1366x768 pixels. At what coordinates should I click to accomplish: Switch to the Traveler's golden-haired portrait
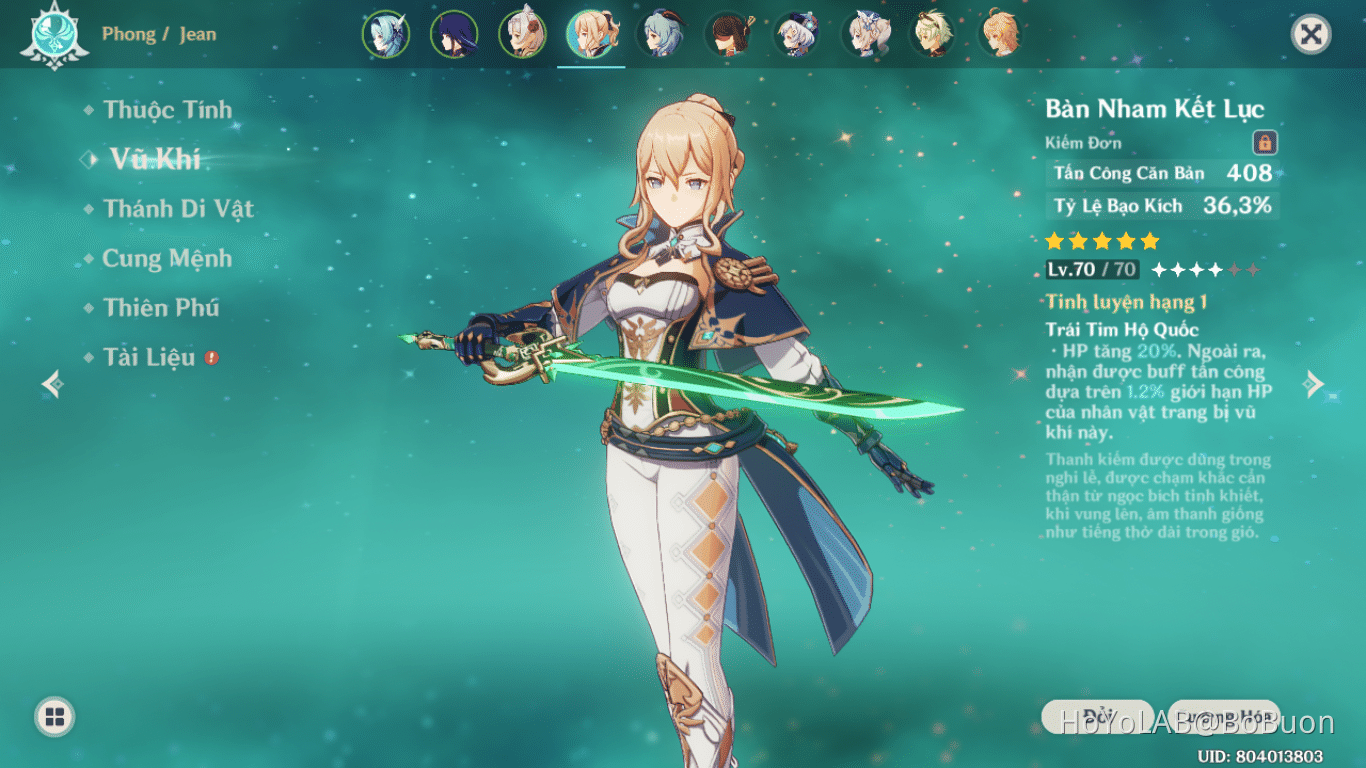(x=1000, y=34)
